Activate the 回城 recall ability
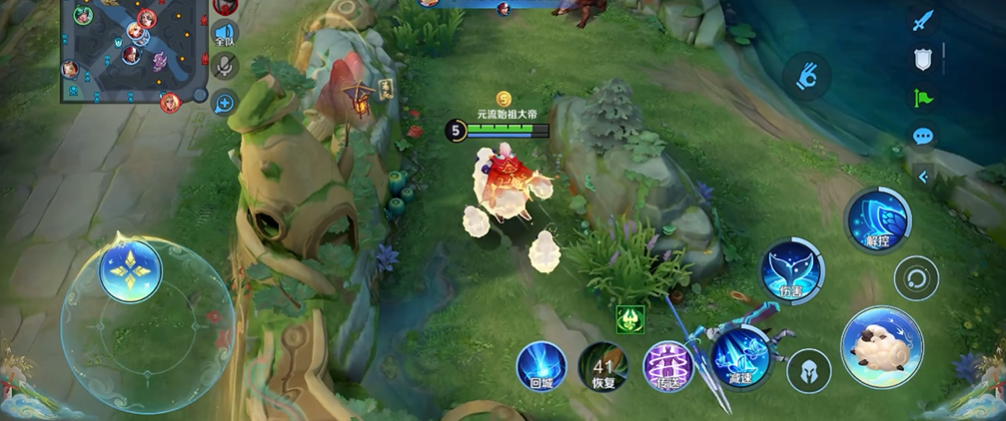The image size is (1006, 421). (541, 366)
